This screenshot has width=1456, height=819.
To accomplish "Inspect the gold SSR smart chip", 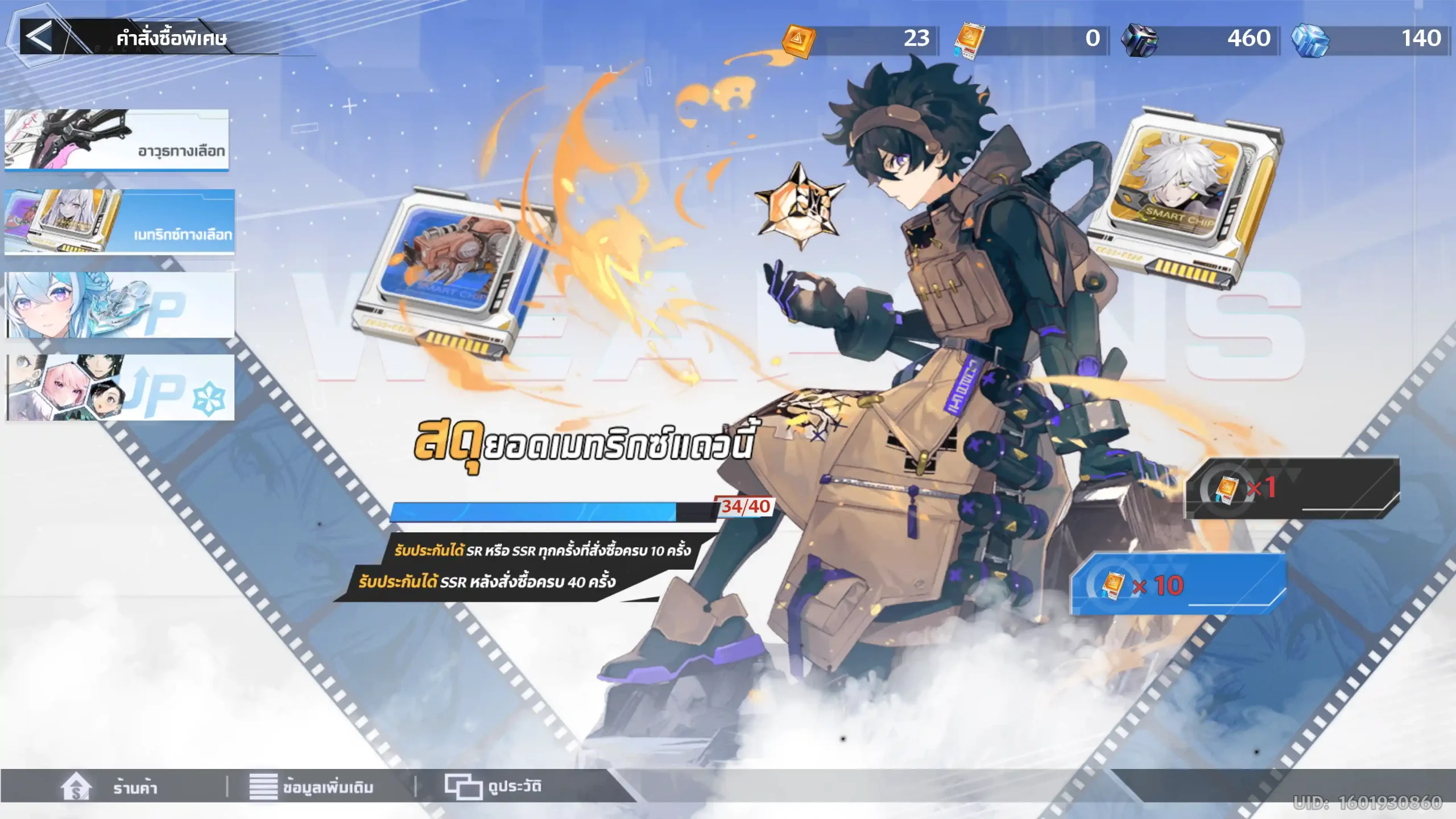I will (1186, 199).
